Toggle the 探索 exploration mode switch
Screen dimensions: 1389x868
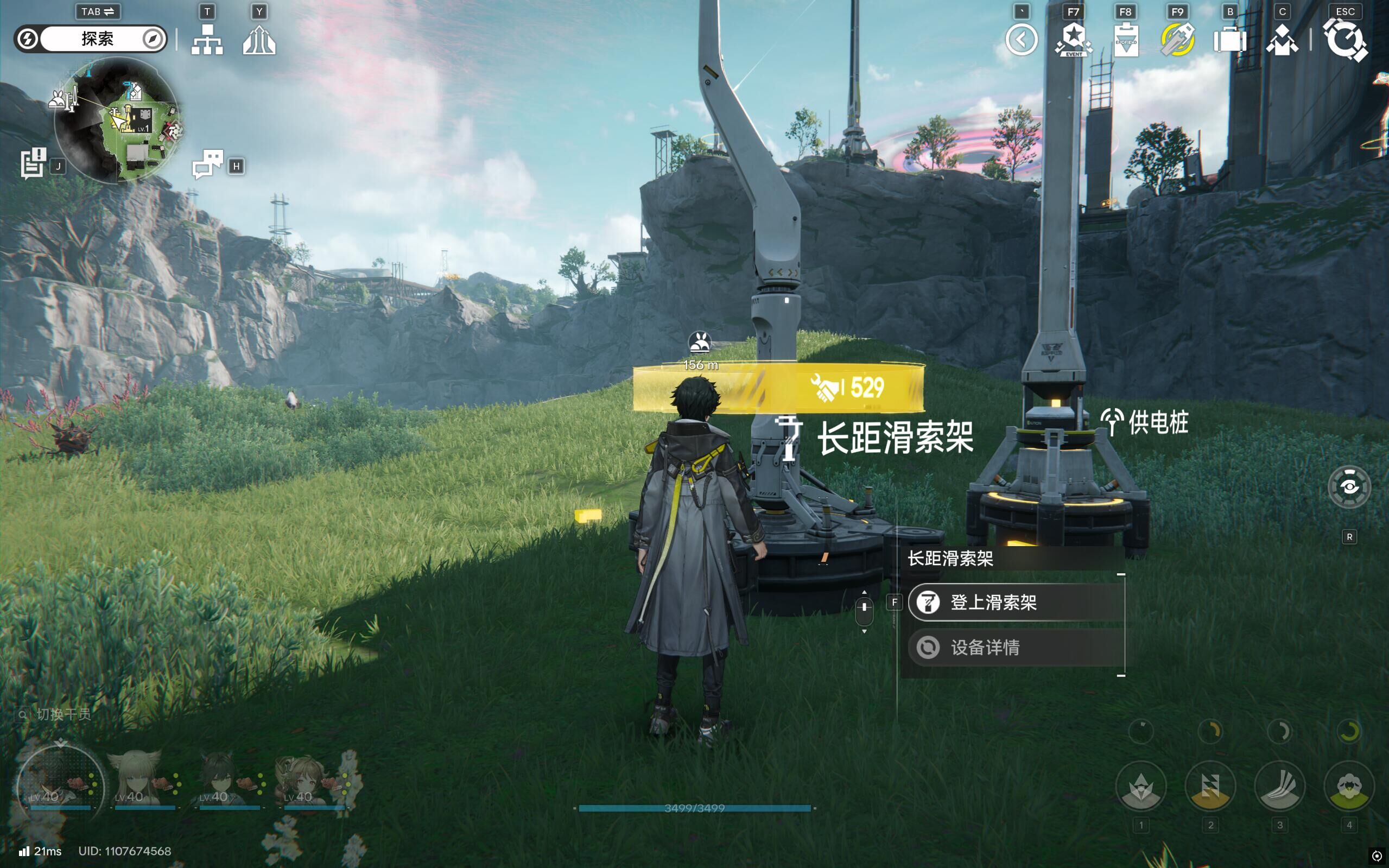(91, 39)
